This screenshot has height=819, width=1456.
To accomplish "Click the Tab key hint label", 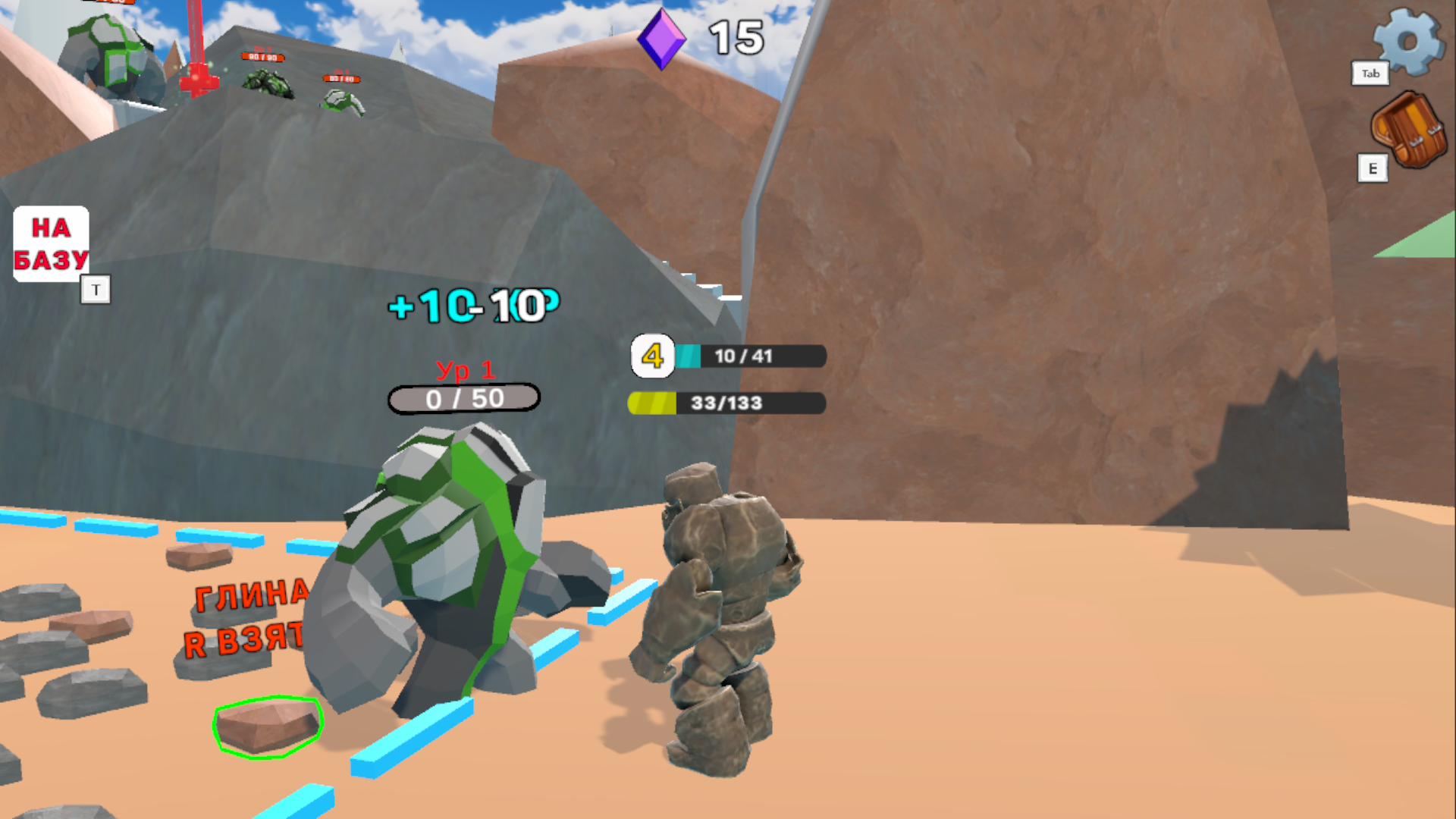I will 1370,74.
